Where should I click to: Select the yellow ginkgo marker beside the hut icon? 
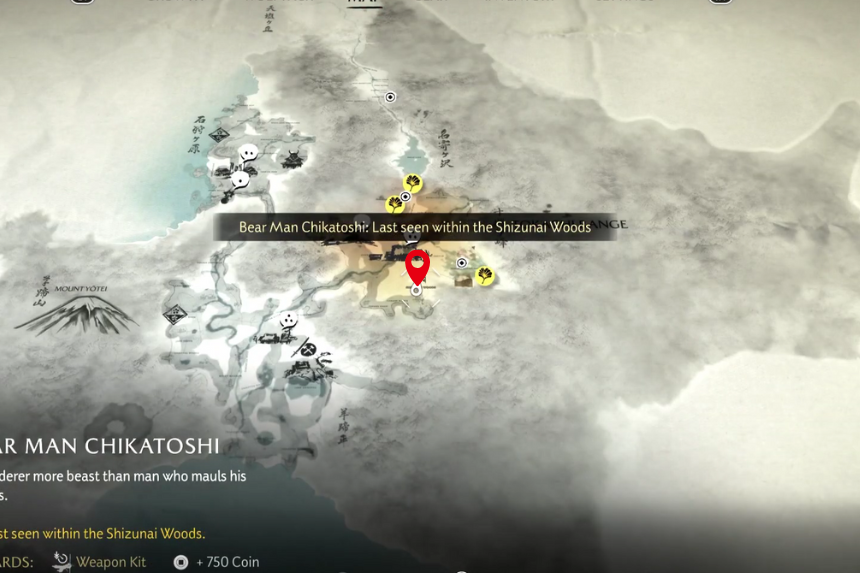point(485,275)
